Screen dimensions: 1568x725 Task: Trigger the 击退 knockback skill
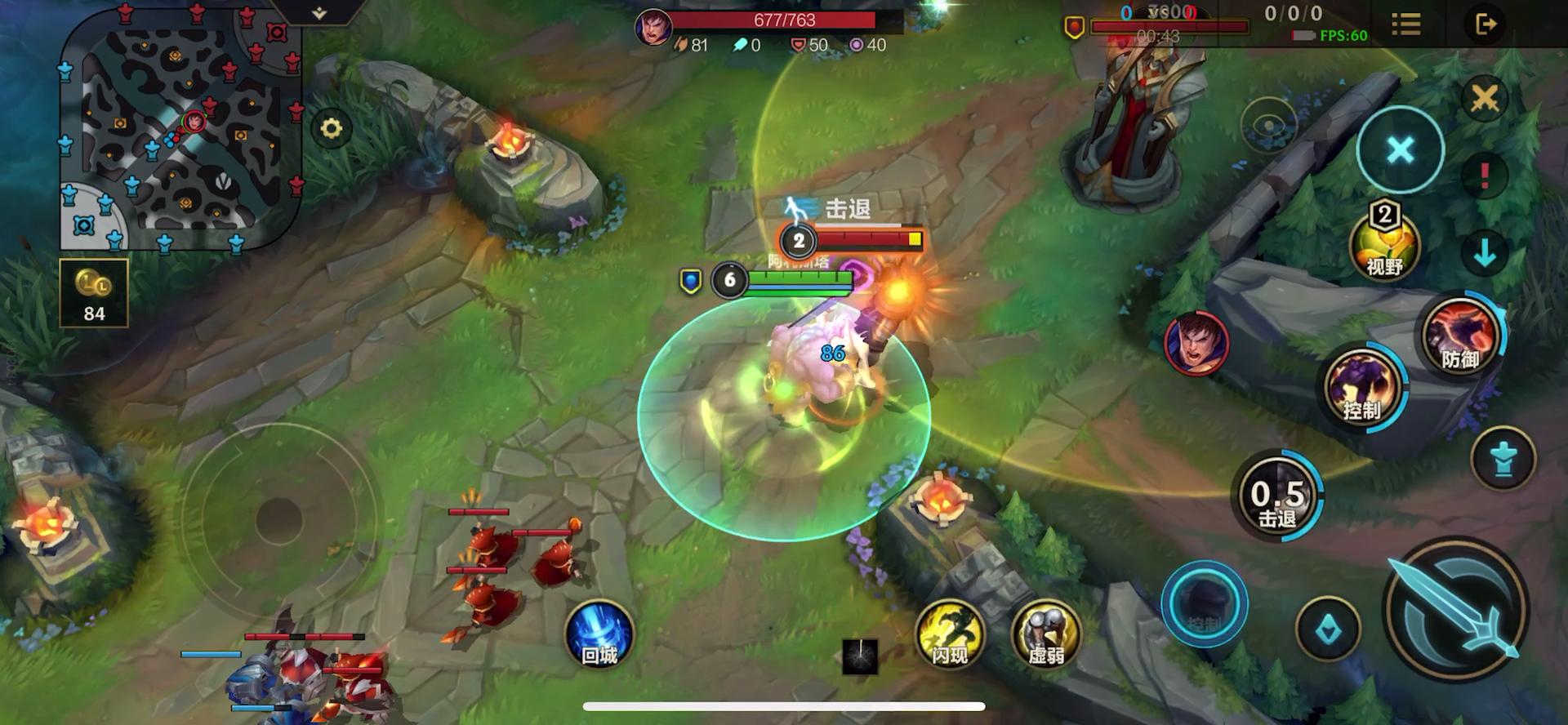click(1276, 495)
